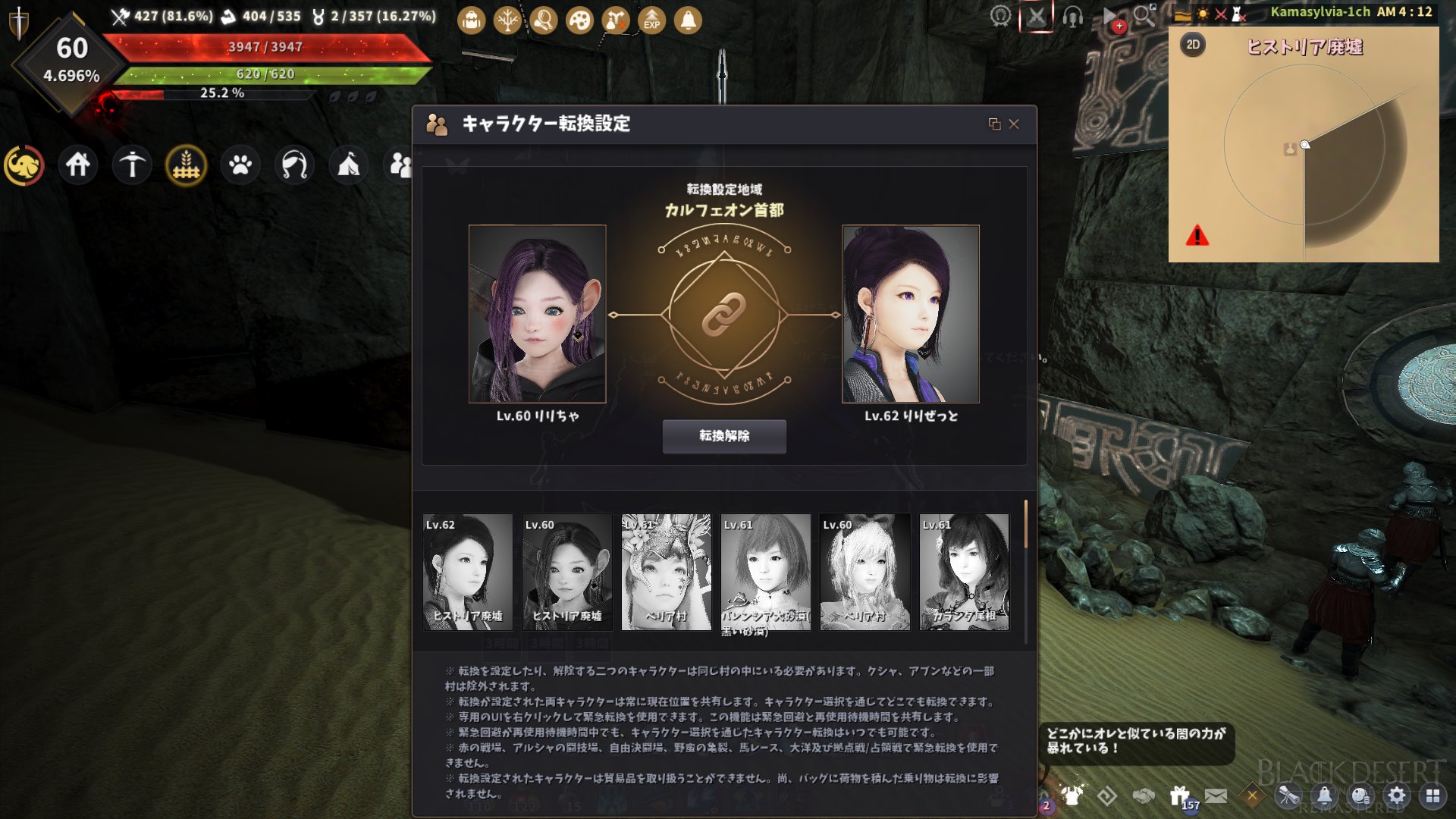Click the 転換解除 button
Viewport: 1456px width, 819px height.
pos(724,436)
